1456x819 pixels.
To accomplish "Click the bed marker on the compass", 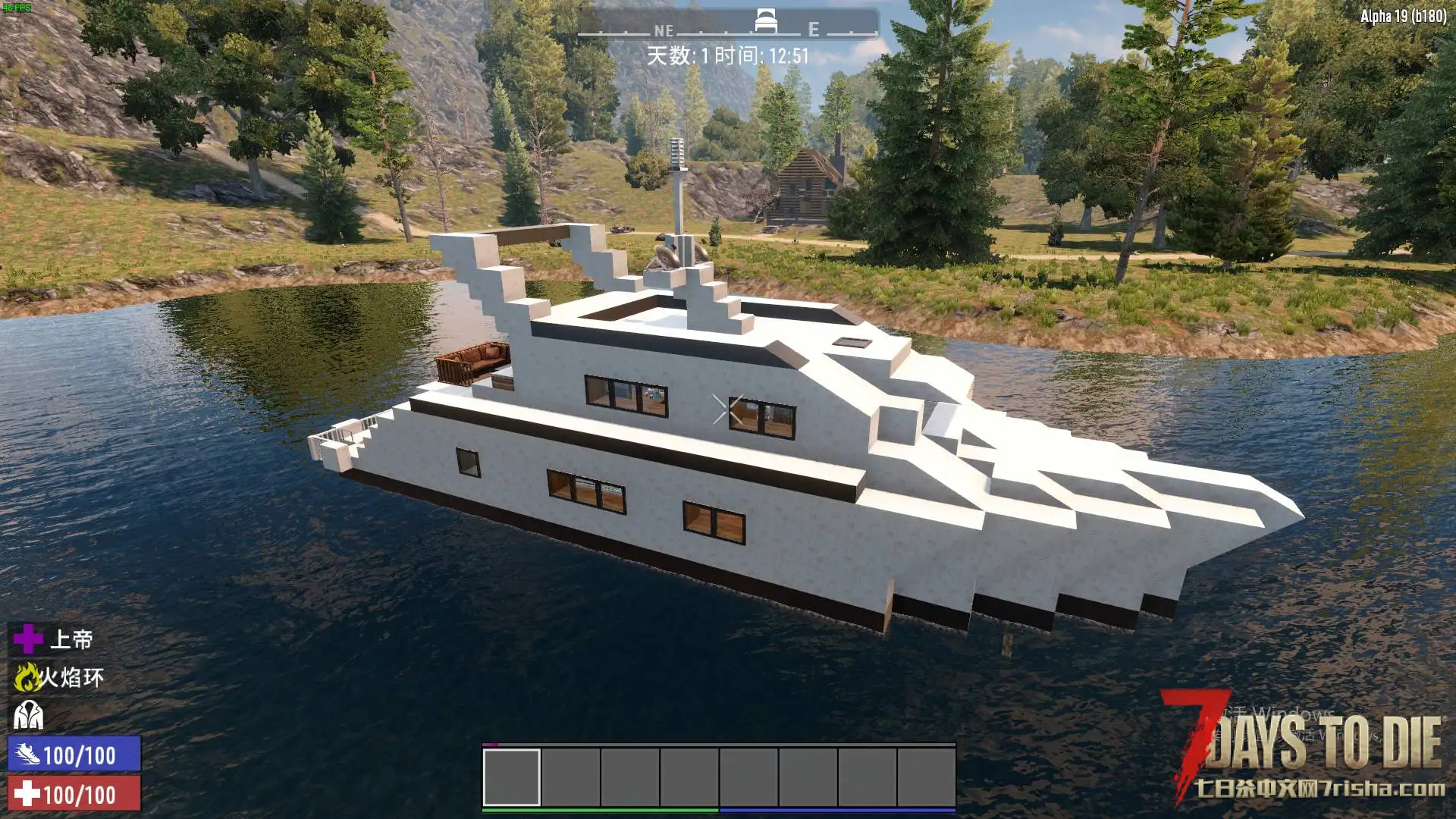I will (x=765, y=21).
